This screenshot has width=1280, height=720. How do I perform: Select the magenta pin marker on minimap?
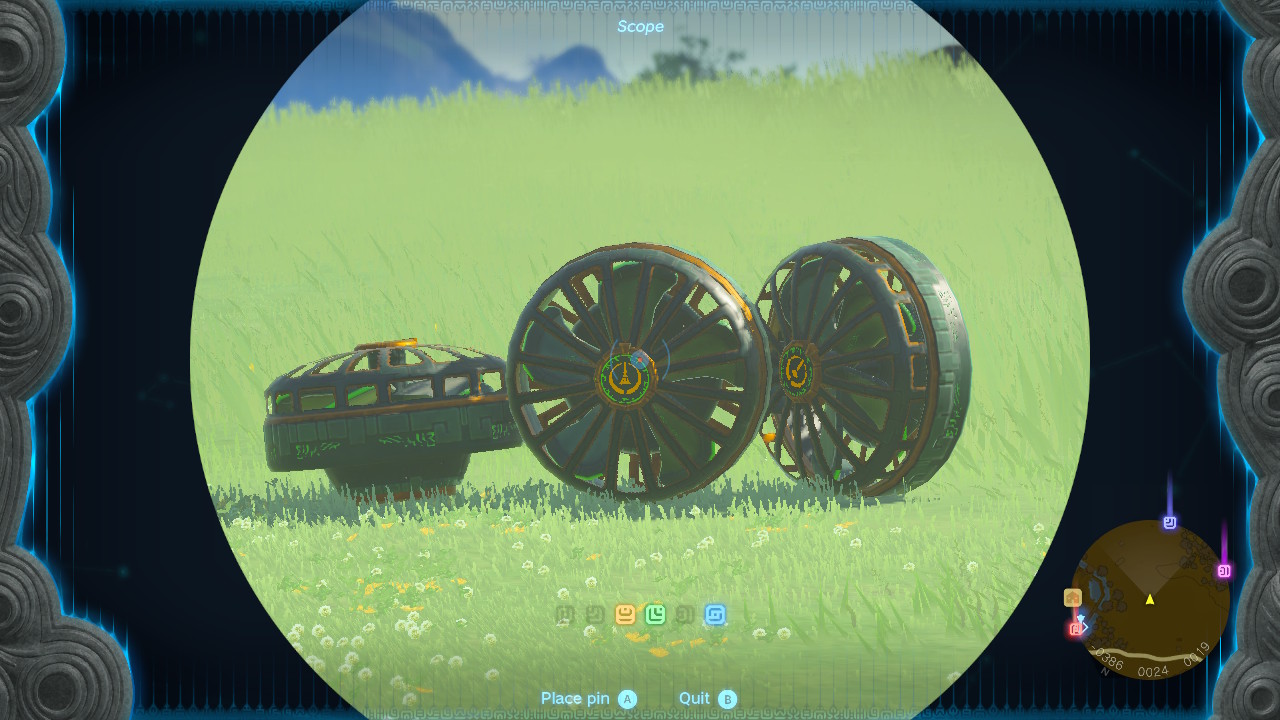coord(1223,571)
